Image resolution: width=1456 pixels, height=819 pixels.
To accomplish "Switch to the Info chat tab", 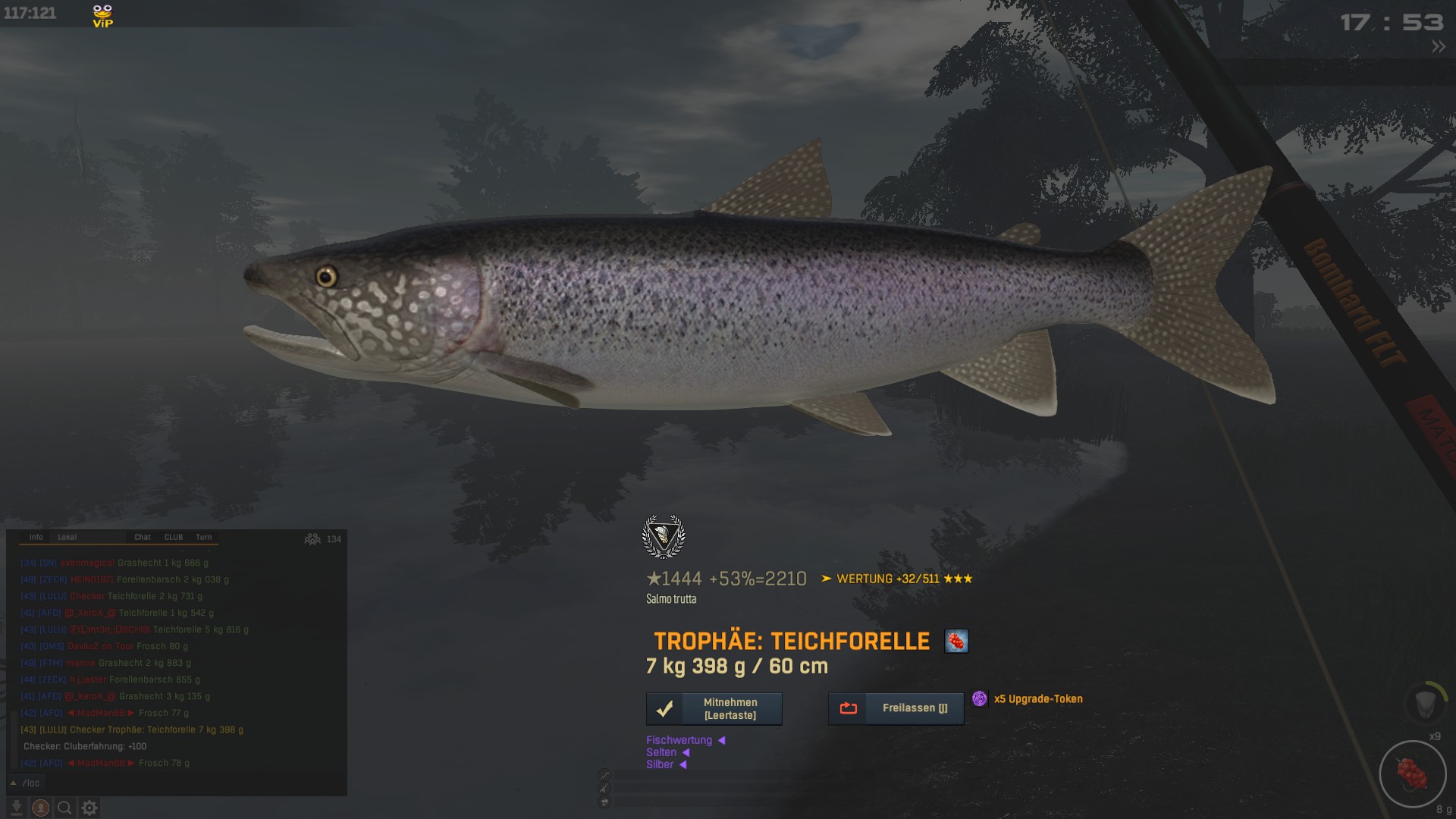I will (x=36, y=537).
